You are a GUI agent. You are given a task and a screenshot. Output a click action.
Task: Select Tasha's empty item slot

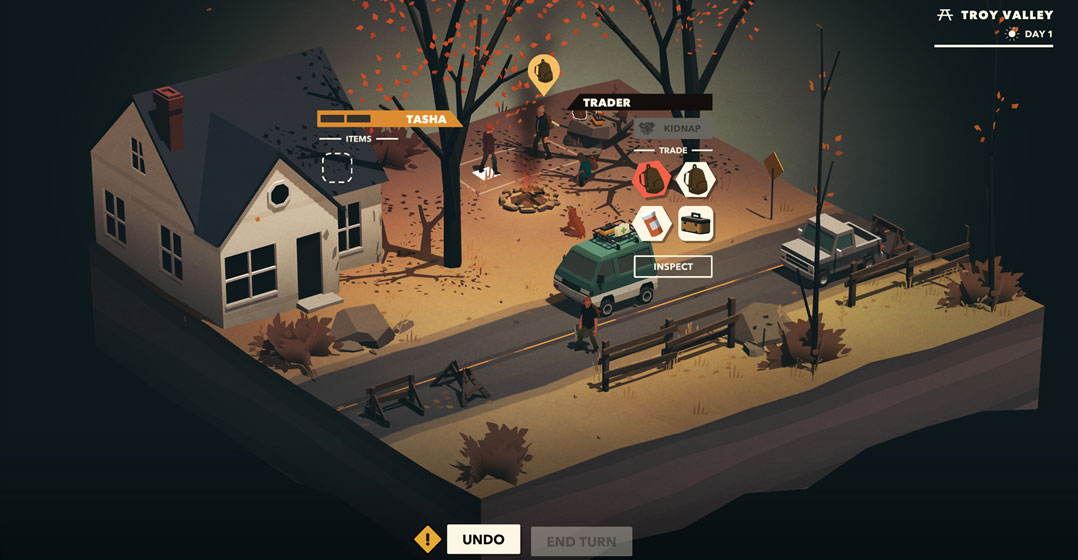[337, 168]
